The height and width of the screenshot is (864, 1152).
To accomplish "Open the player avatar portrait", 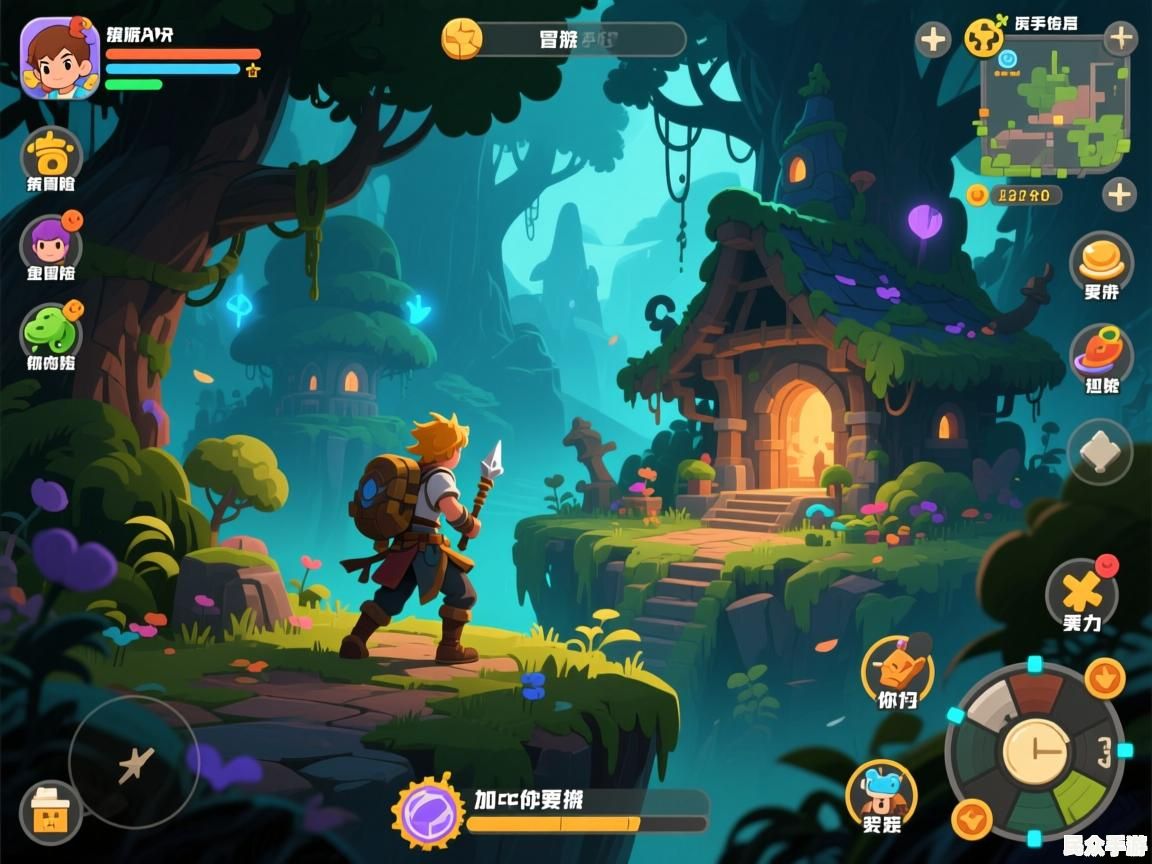I will coord(59,58).
